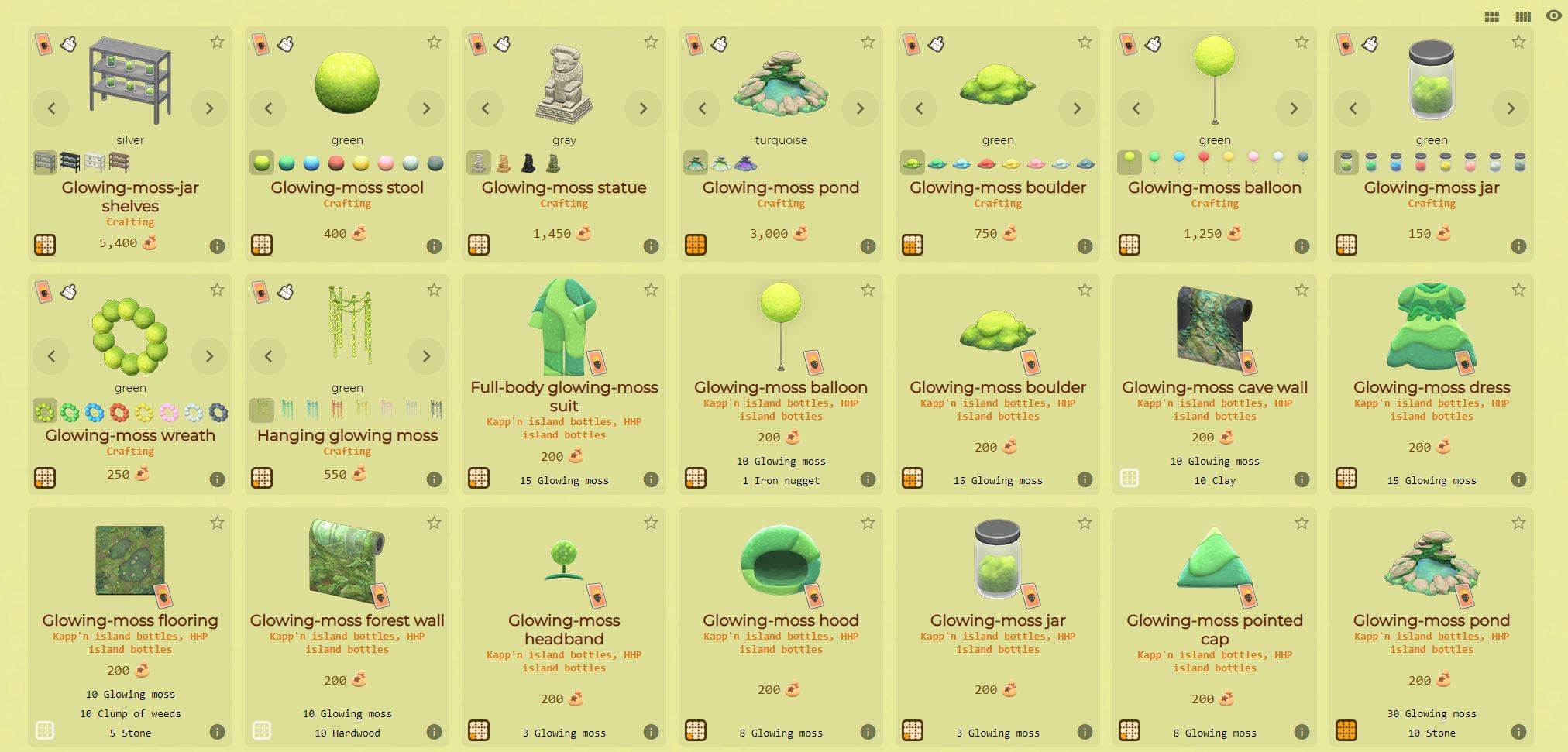Viewport: 1568px width, 752px height.
Task: Click the info button on the Glowing-moss balloon card
Action: tap(1302, 245)
